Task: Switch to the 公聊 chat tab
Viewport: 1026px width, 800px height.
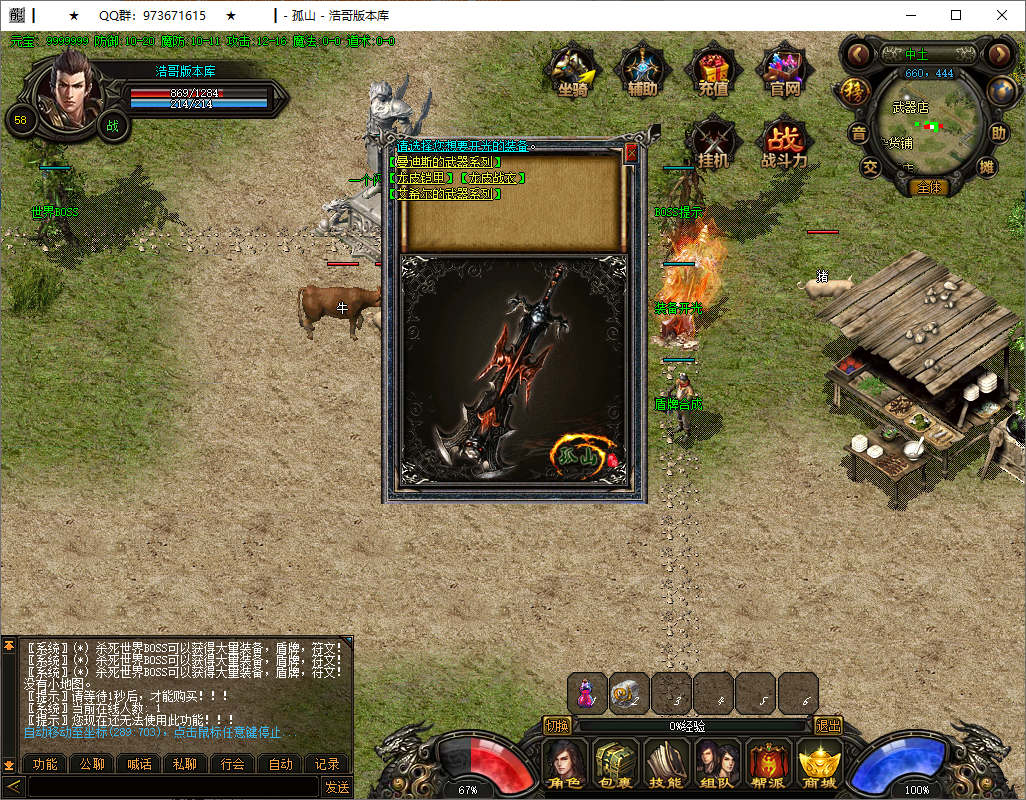Action: 92,764
